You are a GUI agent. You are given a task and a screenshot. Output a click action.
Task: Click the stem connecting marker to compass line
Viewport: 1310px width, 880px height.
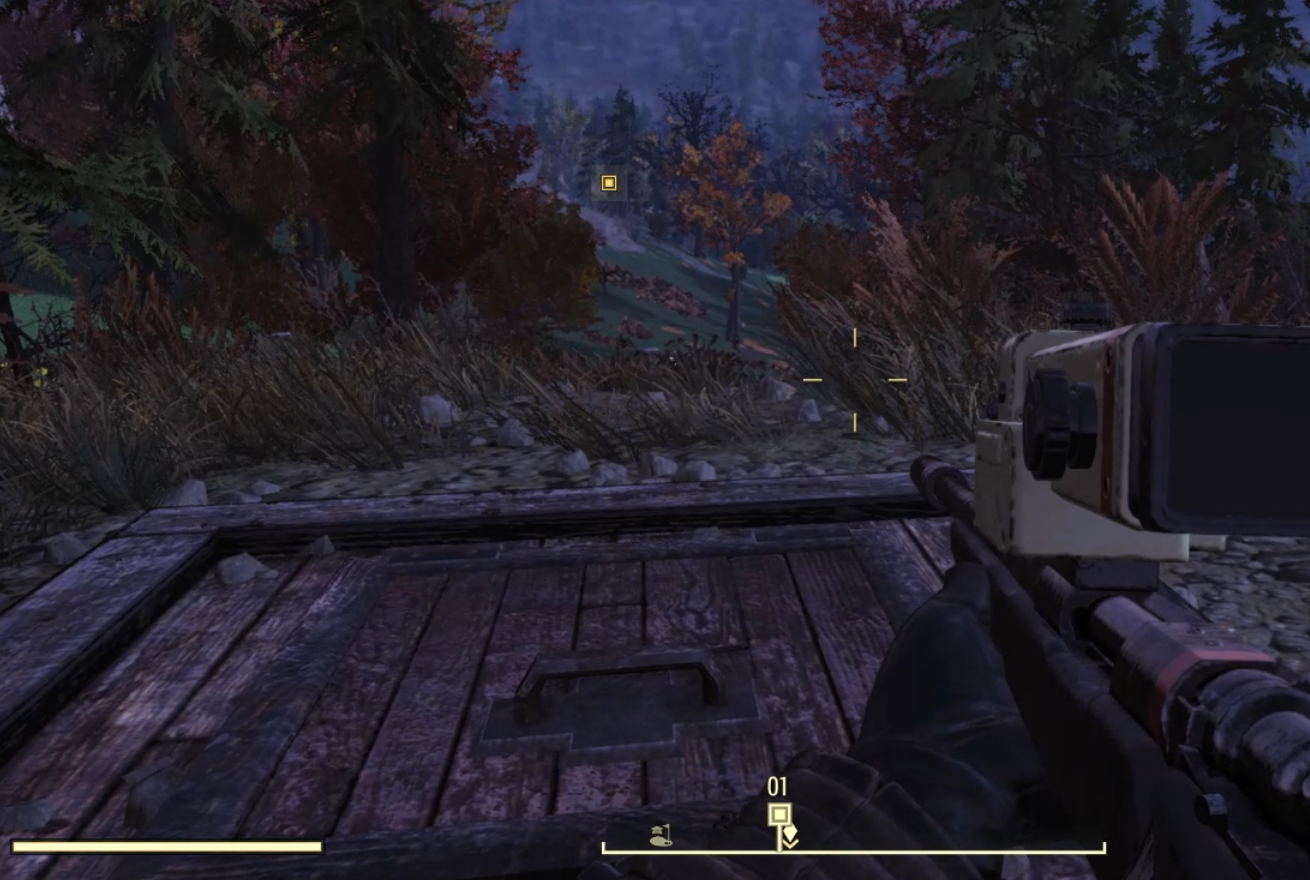tap(779, 839)
